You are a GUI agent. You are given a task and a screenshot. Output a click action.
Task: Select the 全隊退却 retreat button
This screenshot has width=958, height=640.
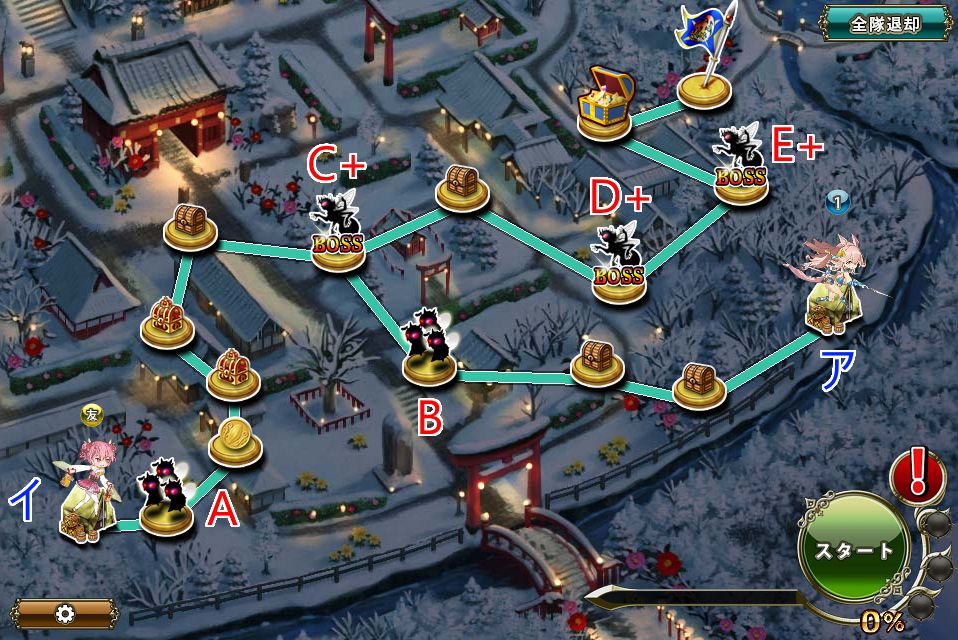(884, 24)
